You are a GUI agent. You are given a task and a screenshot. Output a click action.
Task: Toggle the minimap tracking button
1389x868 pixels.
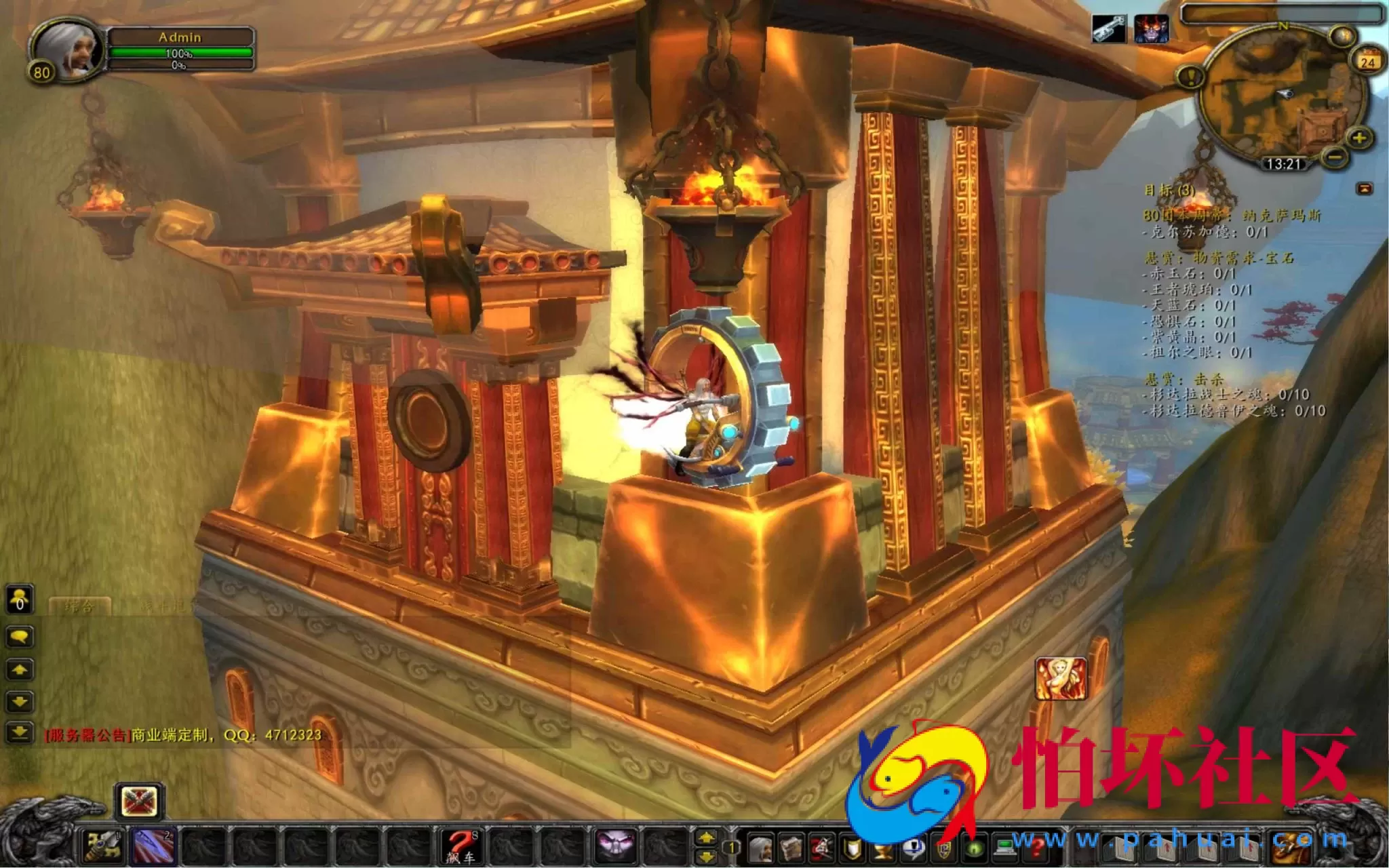pyautogui.click(x=1343, y=37)
